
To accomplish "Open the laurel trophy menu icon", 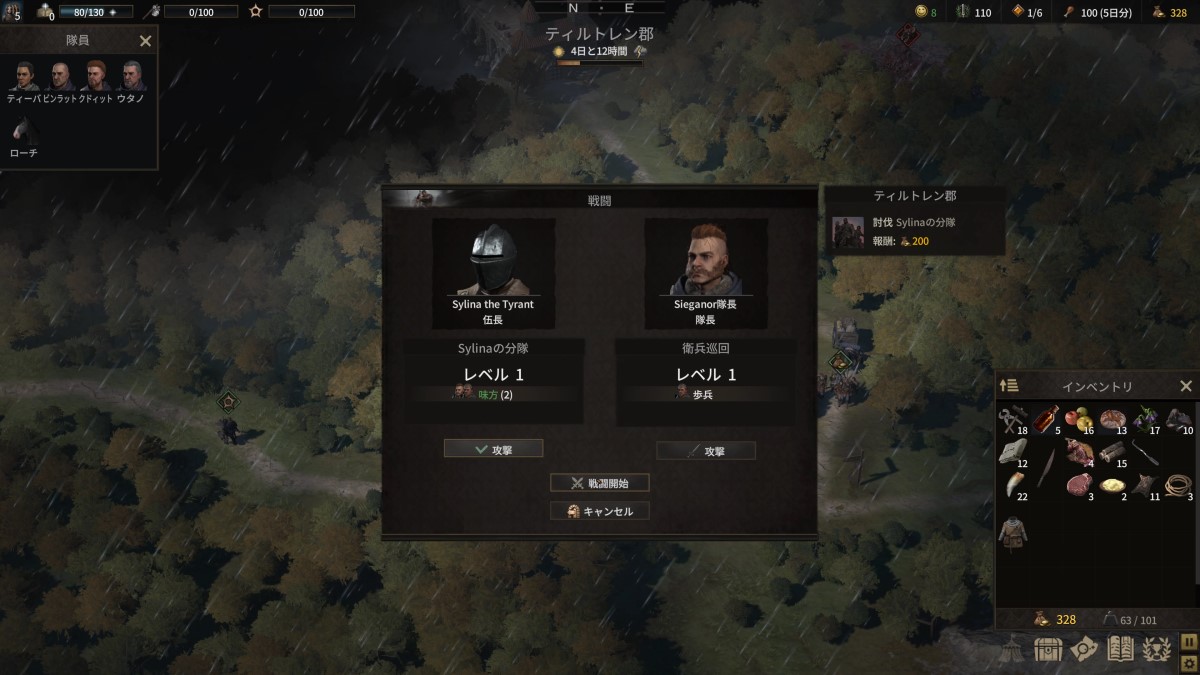I will tap(1157, 650).
